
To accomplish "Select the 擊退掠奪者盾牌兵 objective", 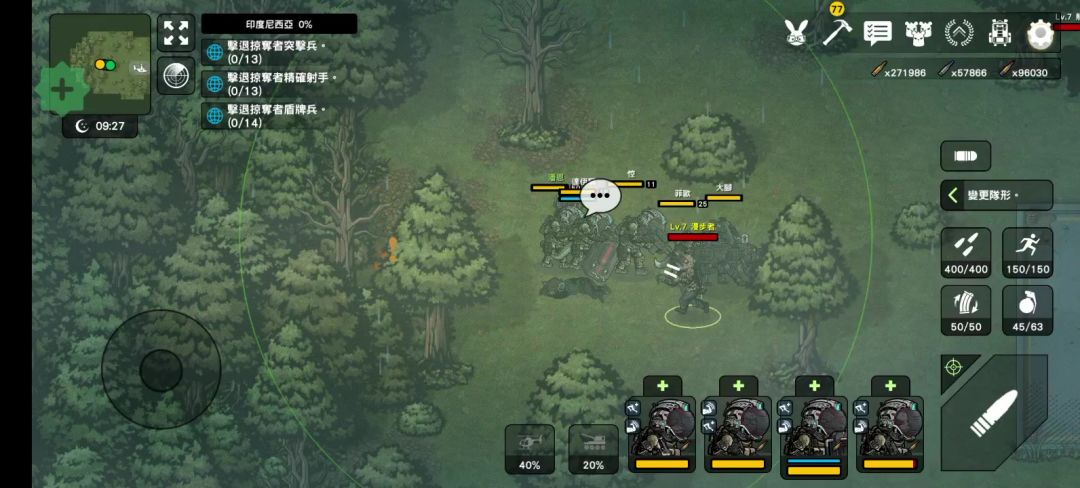I will click(x=279, y=115).
